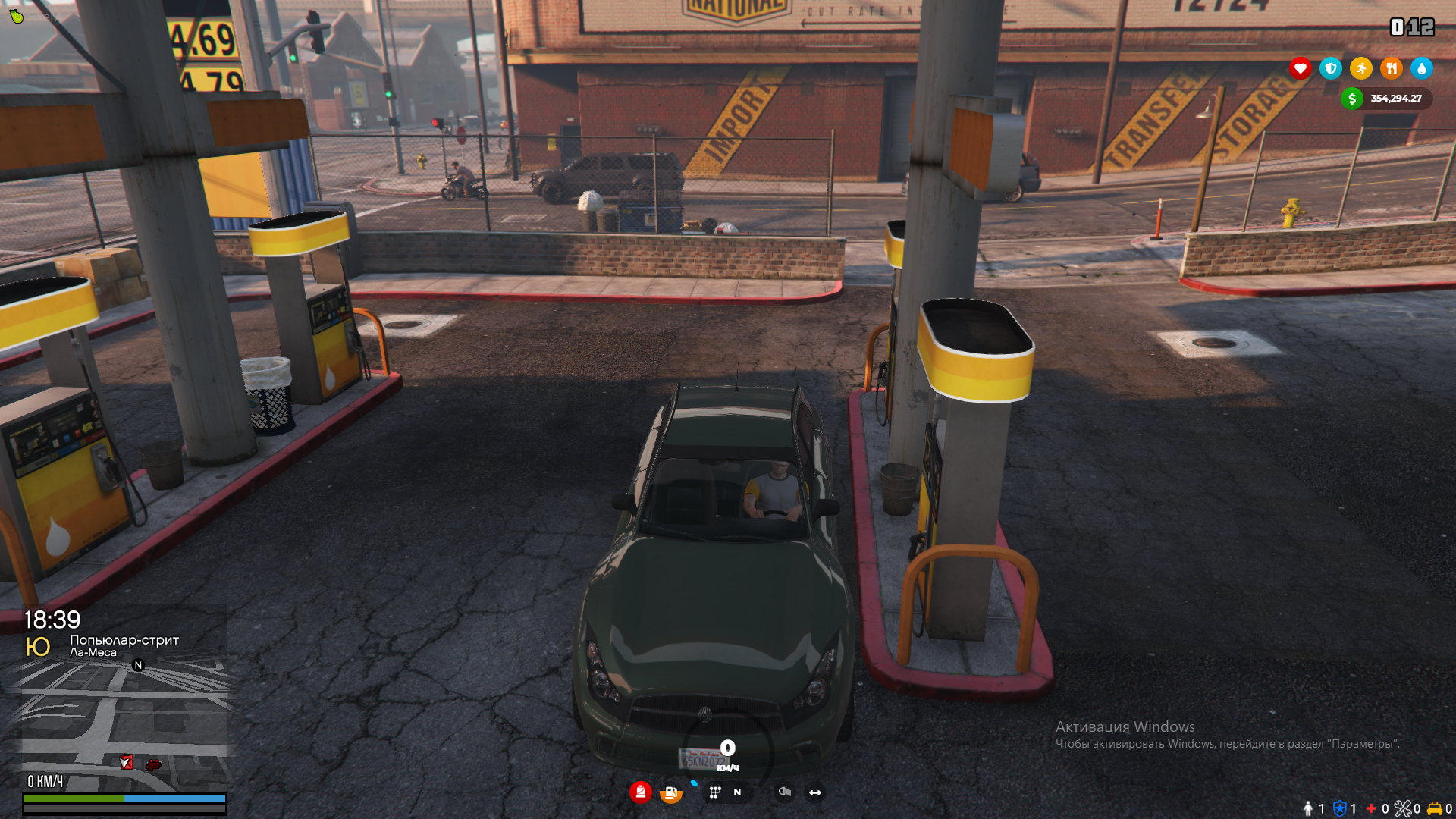The image size is (1456, 819).
Task: Click the water drop thirst icon
Action: pyautogui.click(x=1422, y=69)
